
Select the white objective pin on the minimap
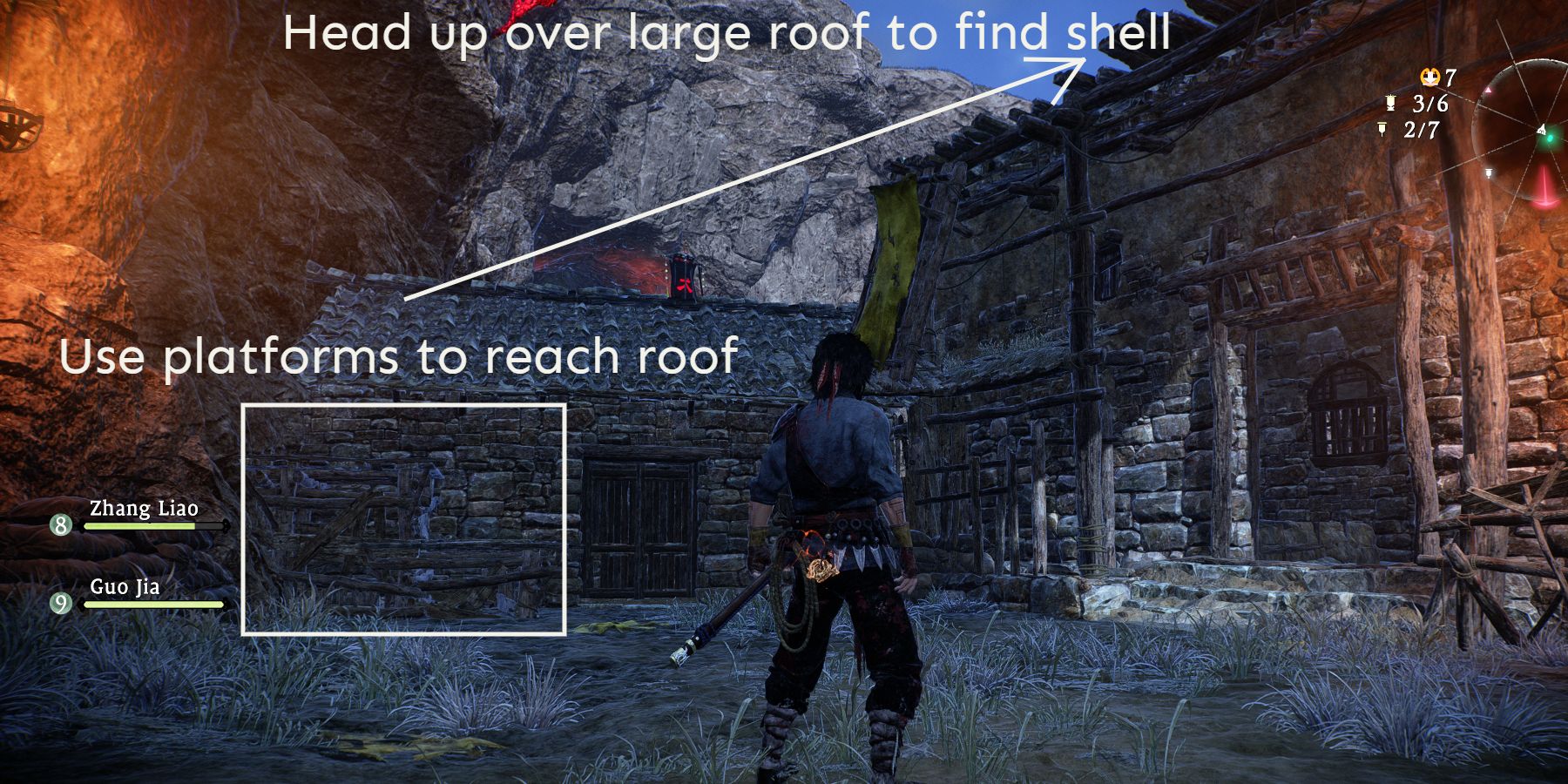click(x=1490, y=172)
